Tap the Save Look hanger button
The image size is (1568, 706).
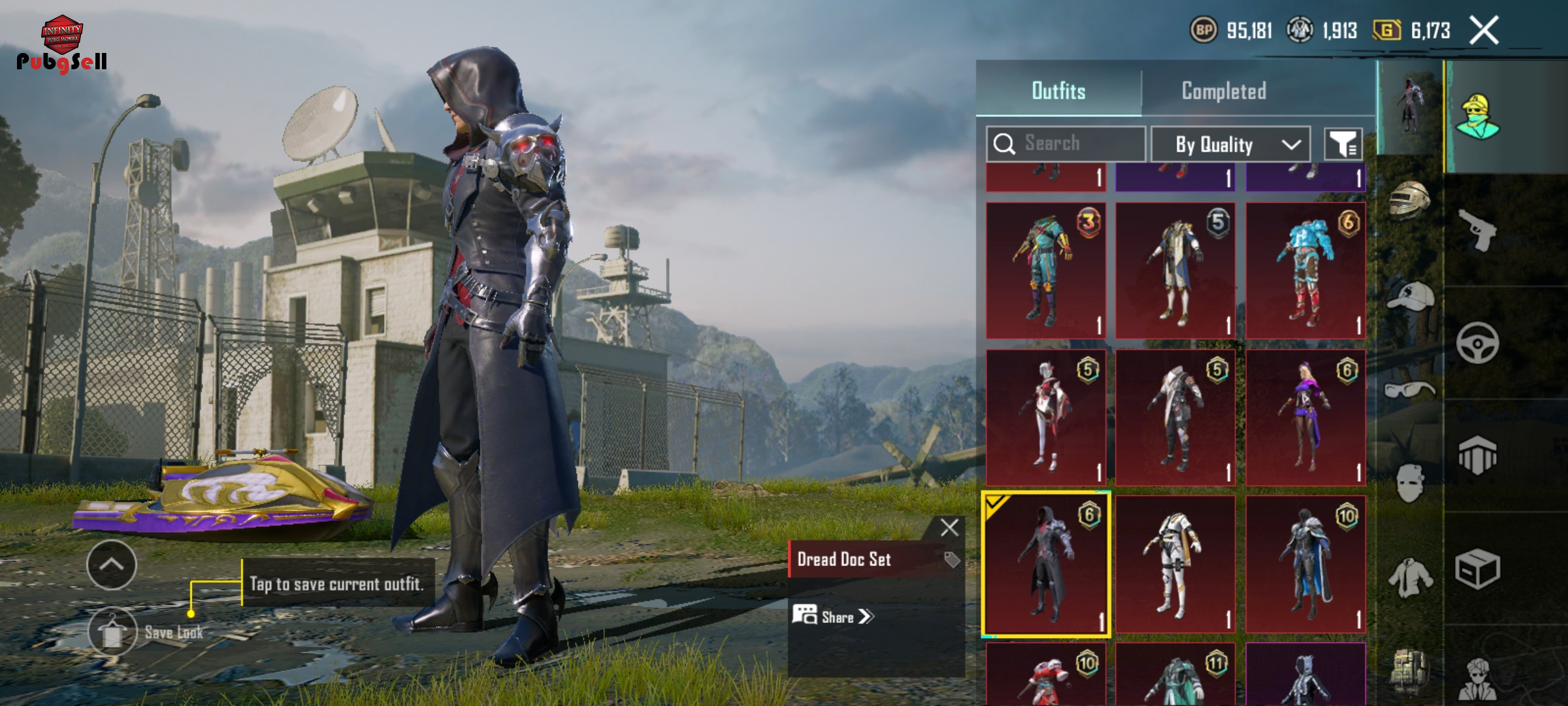(112, 631)
